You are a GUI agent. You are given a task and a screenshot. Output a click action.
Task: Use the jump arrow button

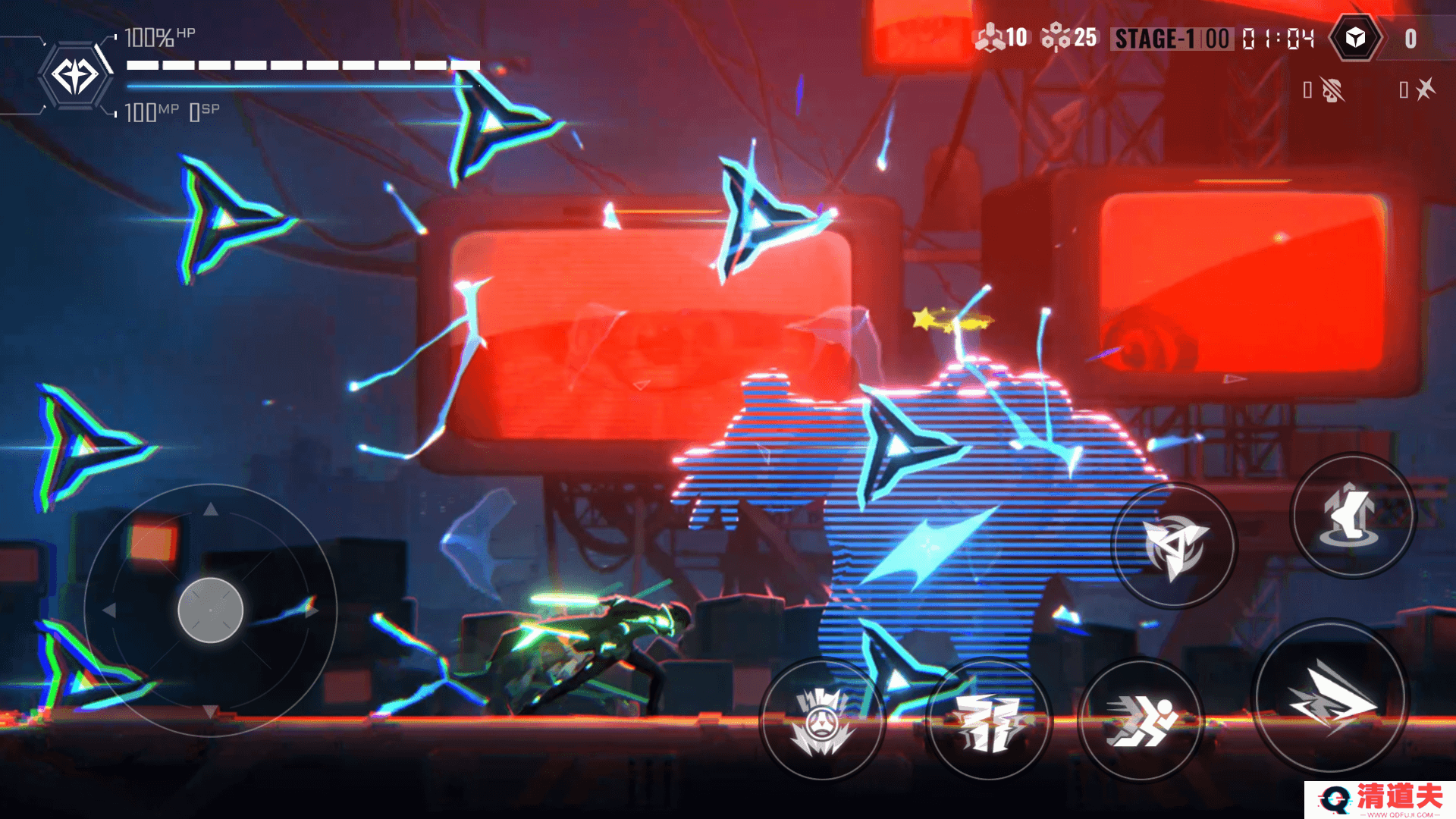(x=1352, y=516)
